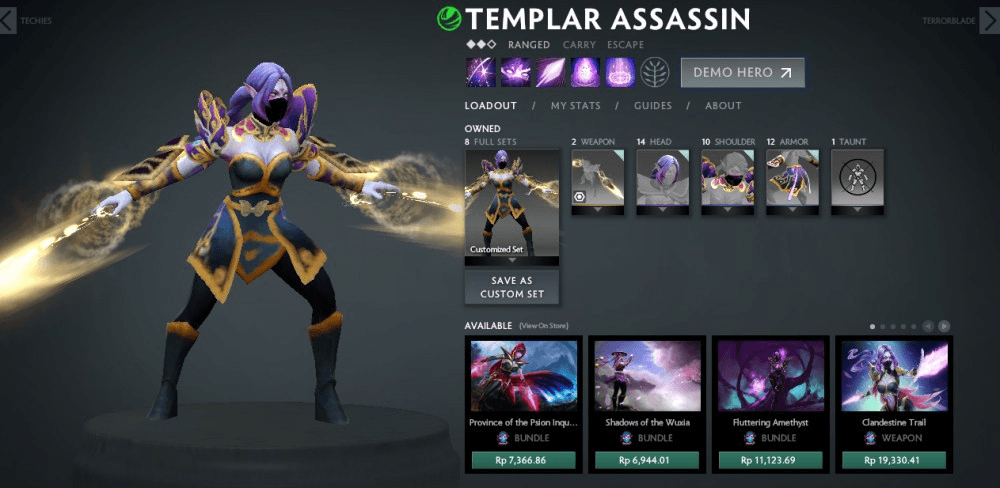Click the Demo Hero button
This screenshot has width=1000, height=488.
tap(742, 73)
